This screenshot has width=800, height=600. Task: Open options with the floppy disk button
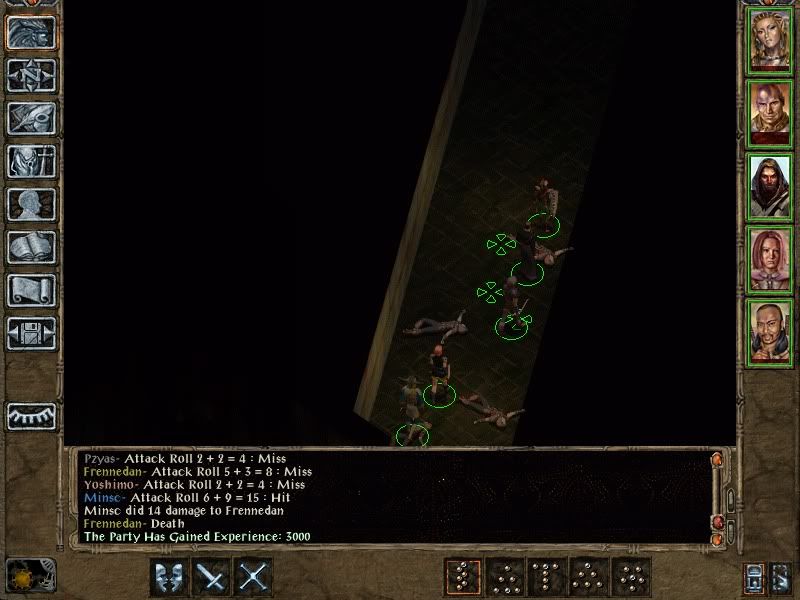pos(31,332)
